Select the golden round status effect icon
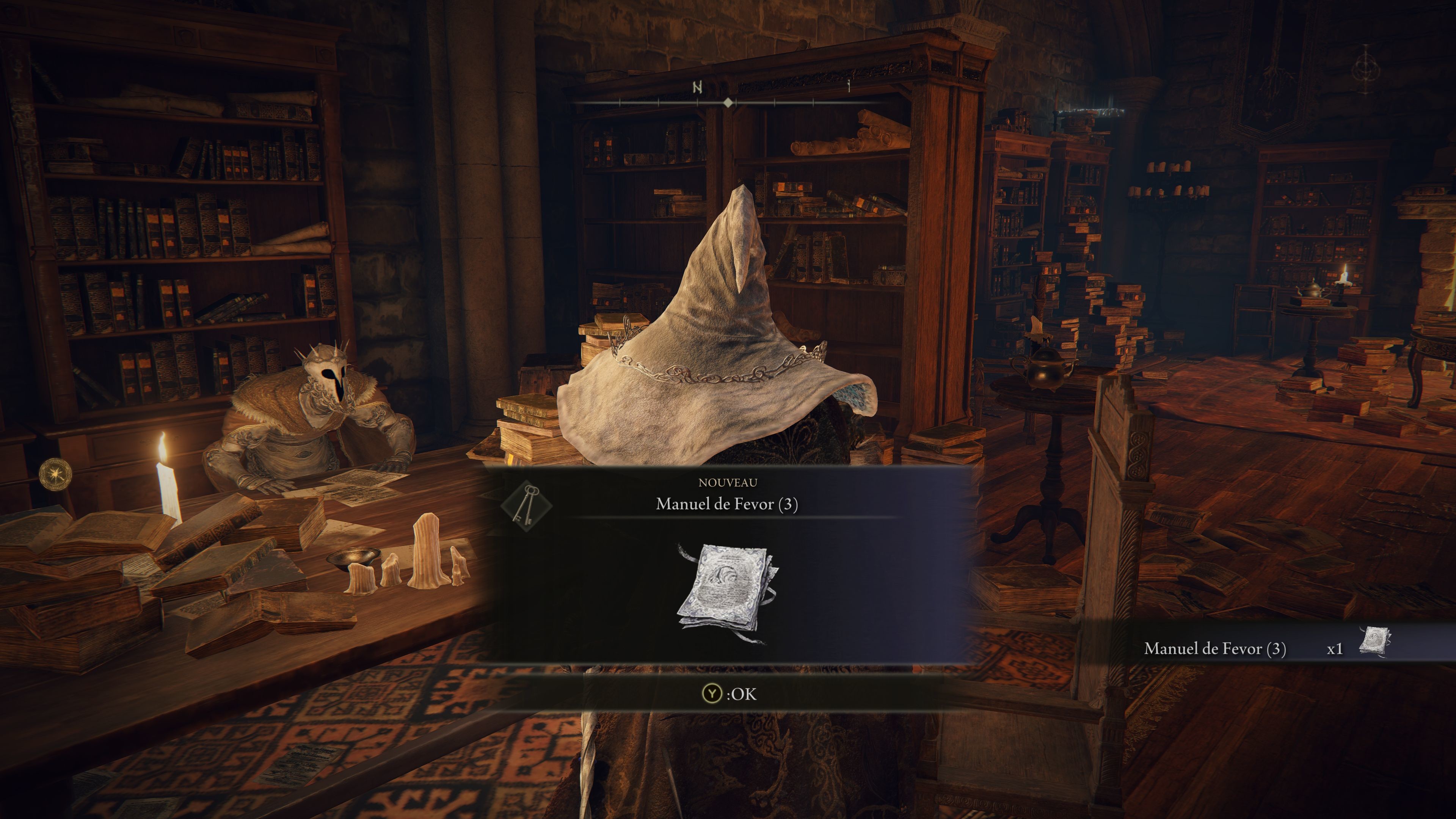This screenshot has width=1456, height=819. (56, 474)
